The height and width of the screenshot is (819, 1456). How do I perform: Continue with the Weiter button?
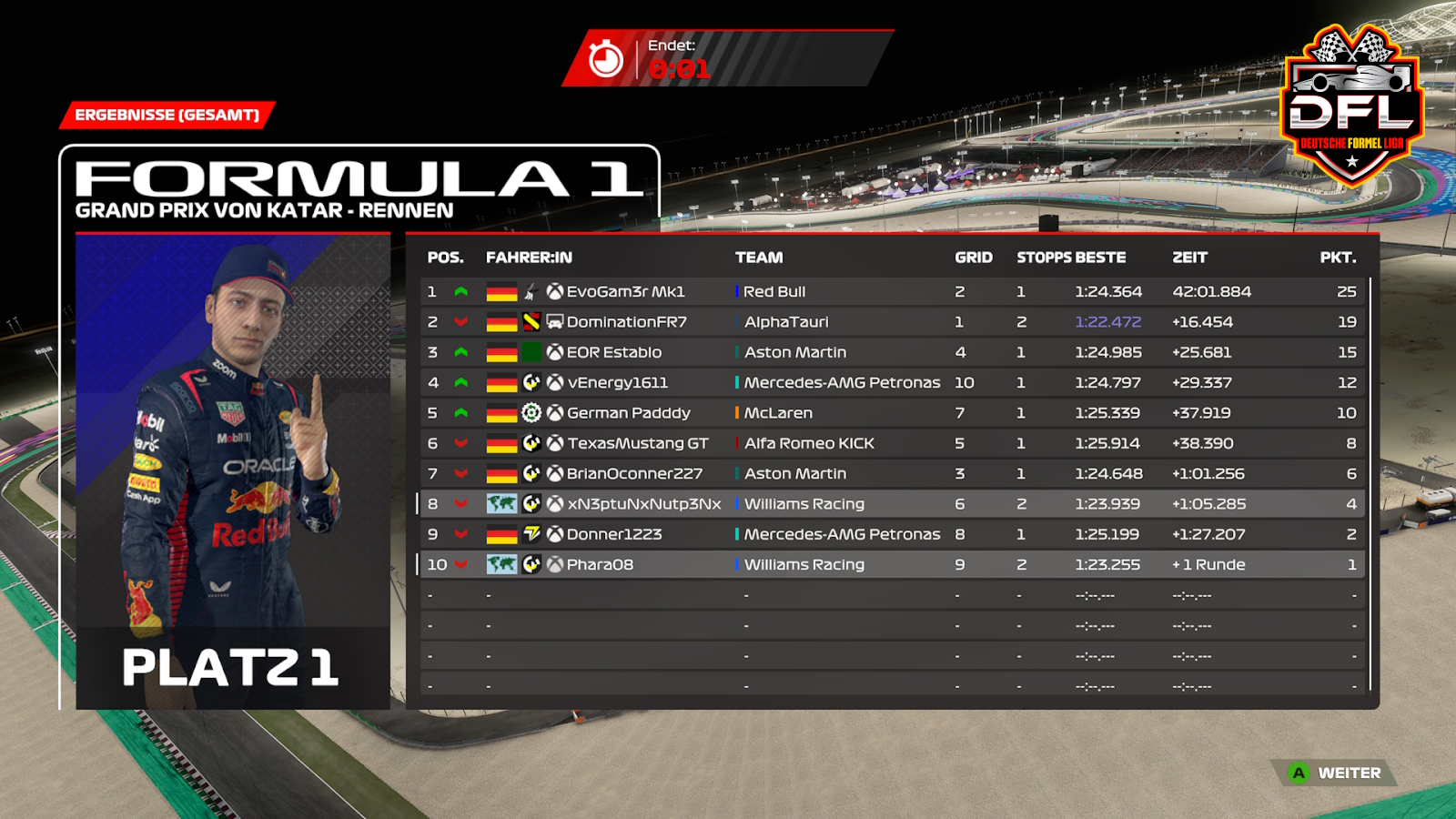(1337, 773)
